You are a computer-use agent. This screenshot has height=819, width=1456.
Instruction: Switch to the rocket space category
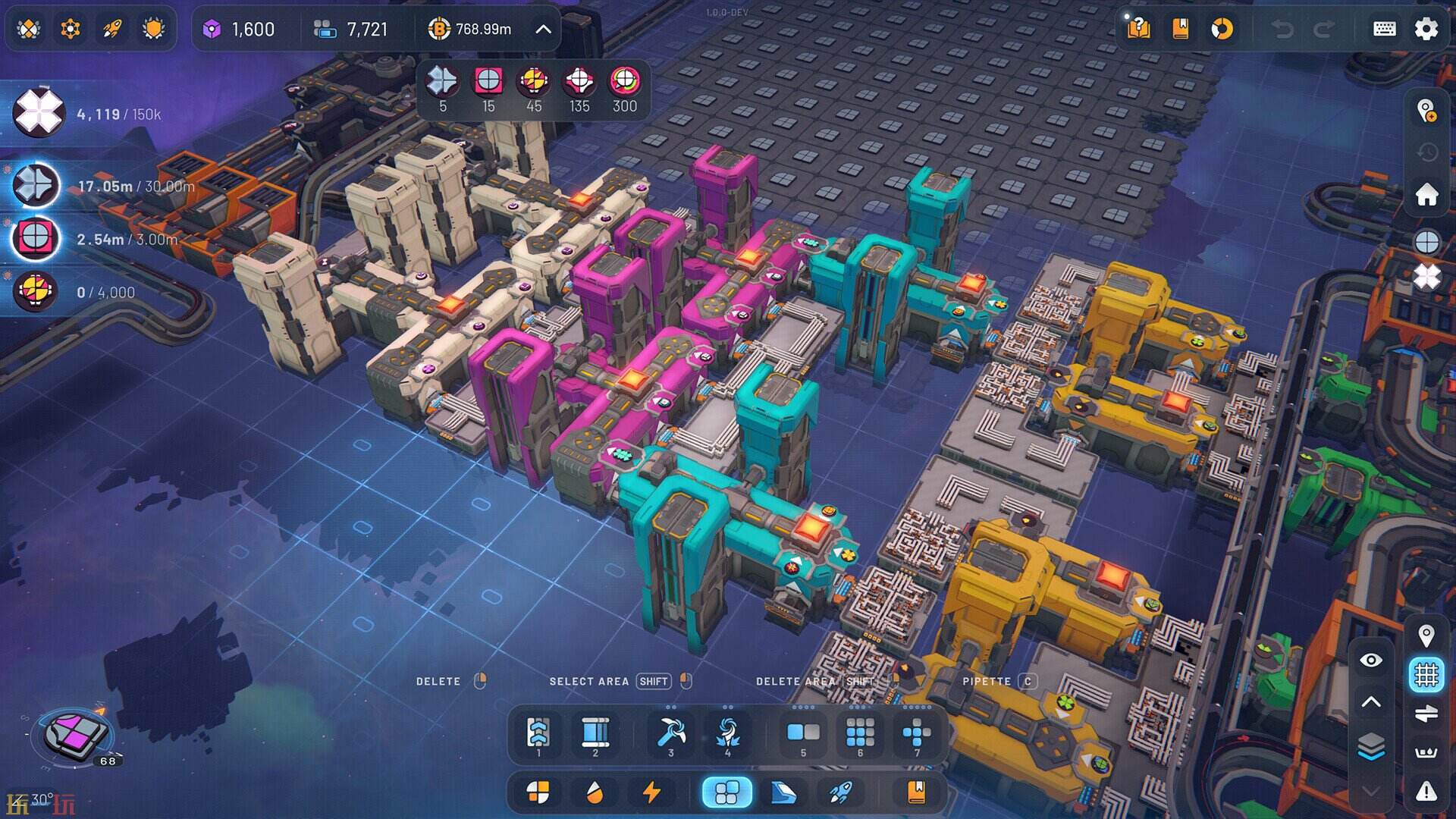(840, 792)
